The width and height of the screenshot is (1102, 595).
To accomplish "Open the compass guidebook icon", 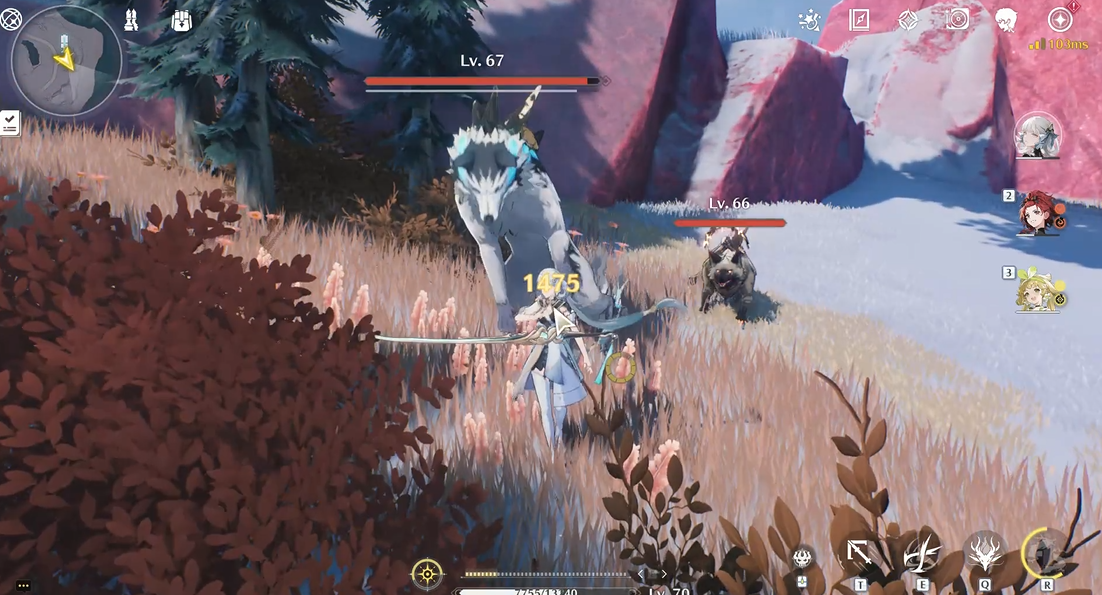I will click(859, 20).
